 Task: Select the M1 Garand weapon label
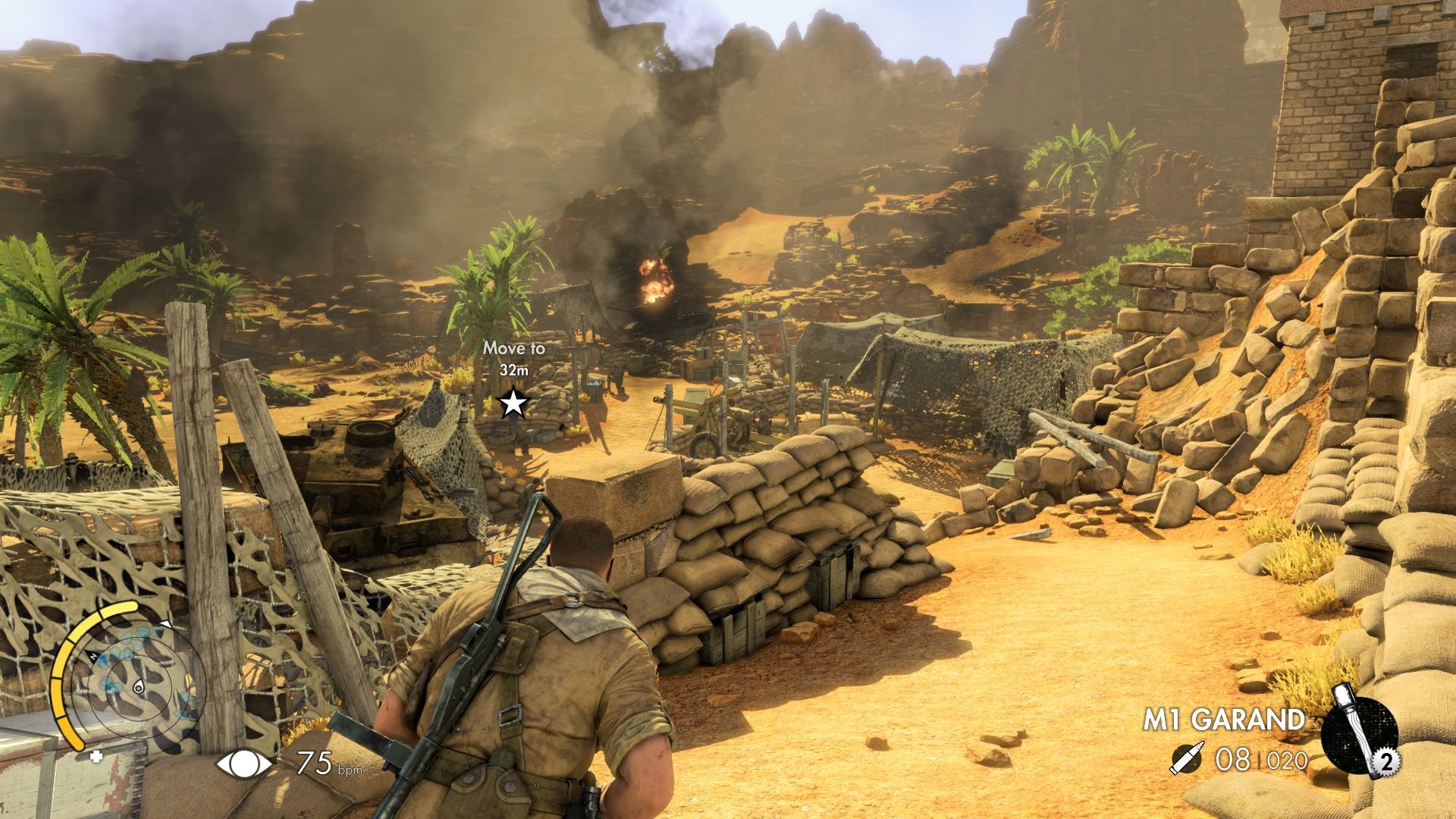1224,720
